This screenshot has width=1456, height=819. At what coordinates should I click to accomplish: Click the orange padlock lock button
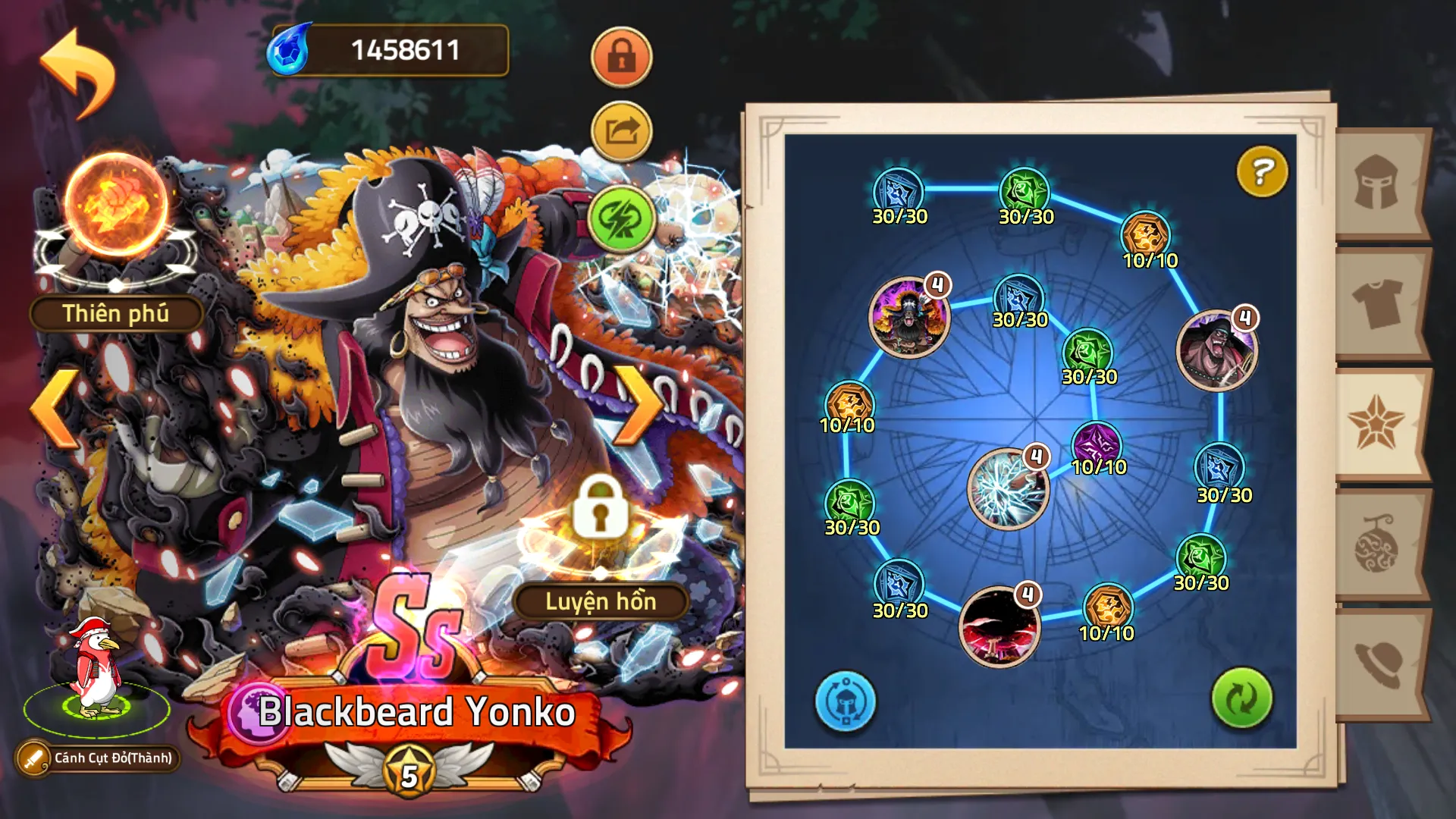coord(621,58)
